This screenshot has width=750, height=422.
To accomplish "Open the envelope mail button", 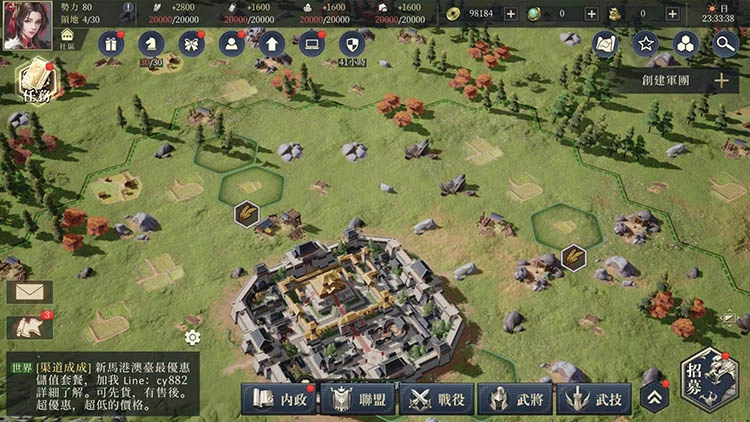I will click(29, 292).
